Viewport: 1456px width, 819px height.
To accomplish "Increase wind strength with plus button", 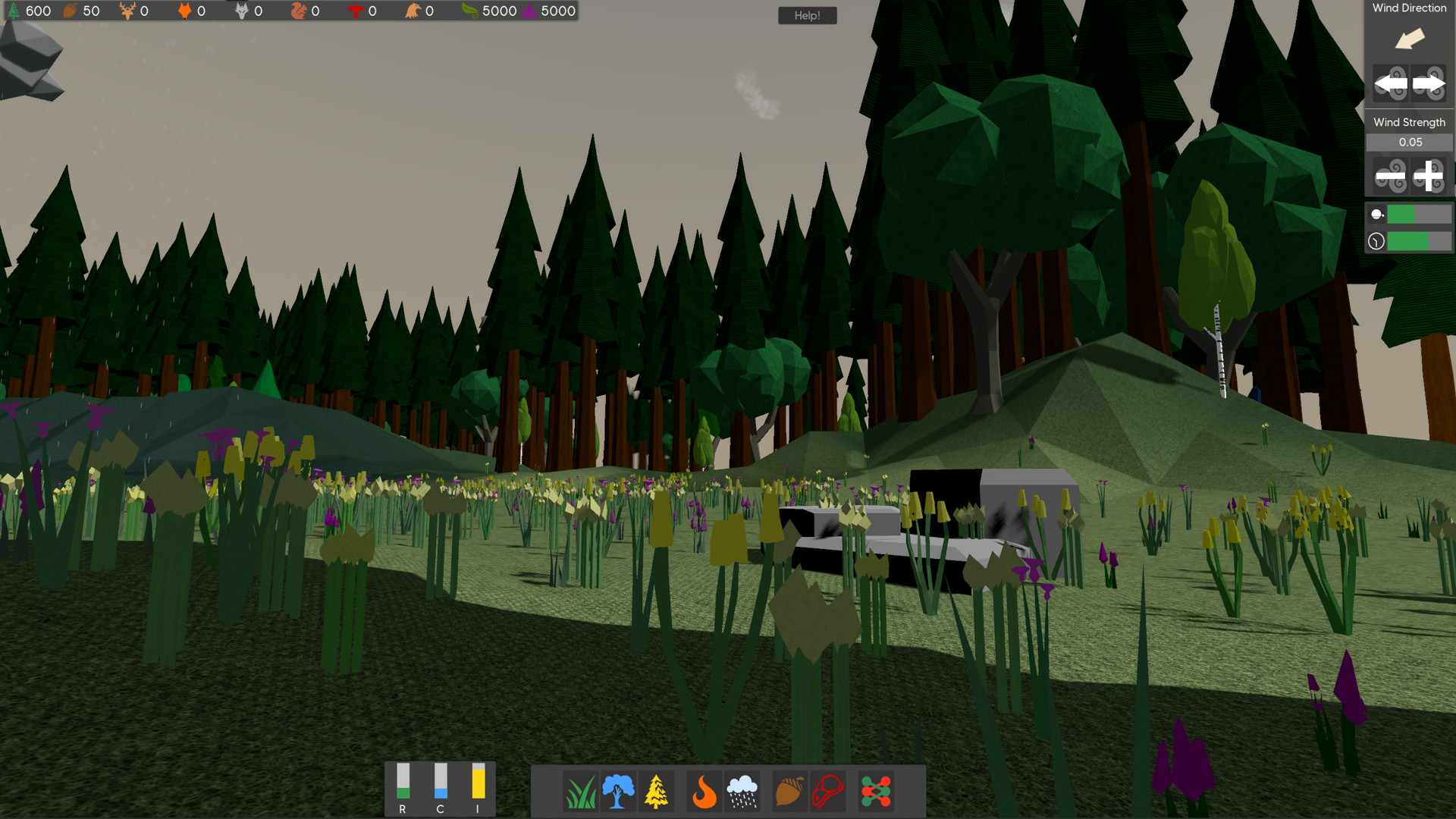I will click(x=1429, y=176).
